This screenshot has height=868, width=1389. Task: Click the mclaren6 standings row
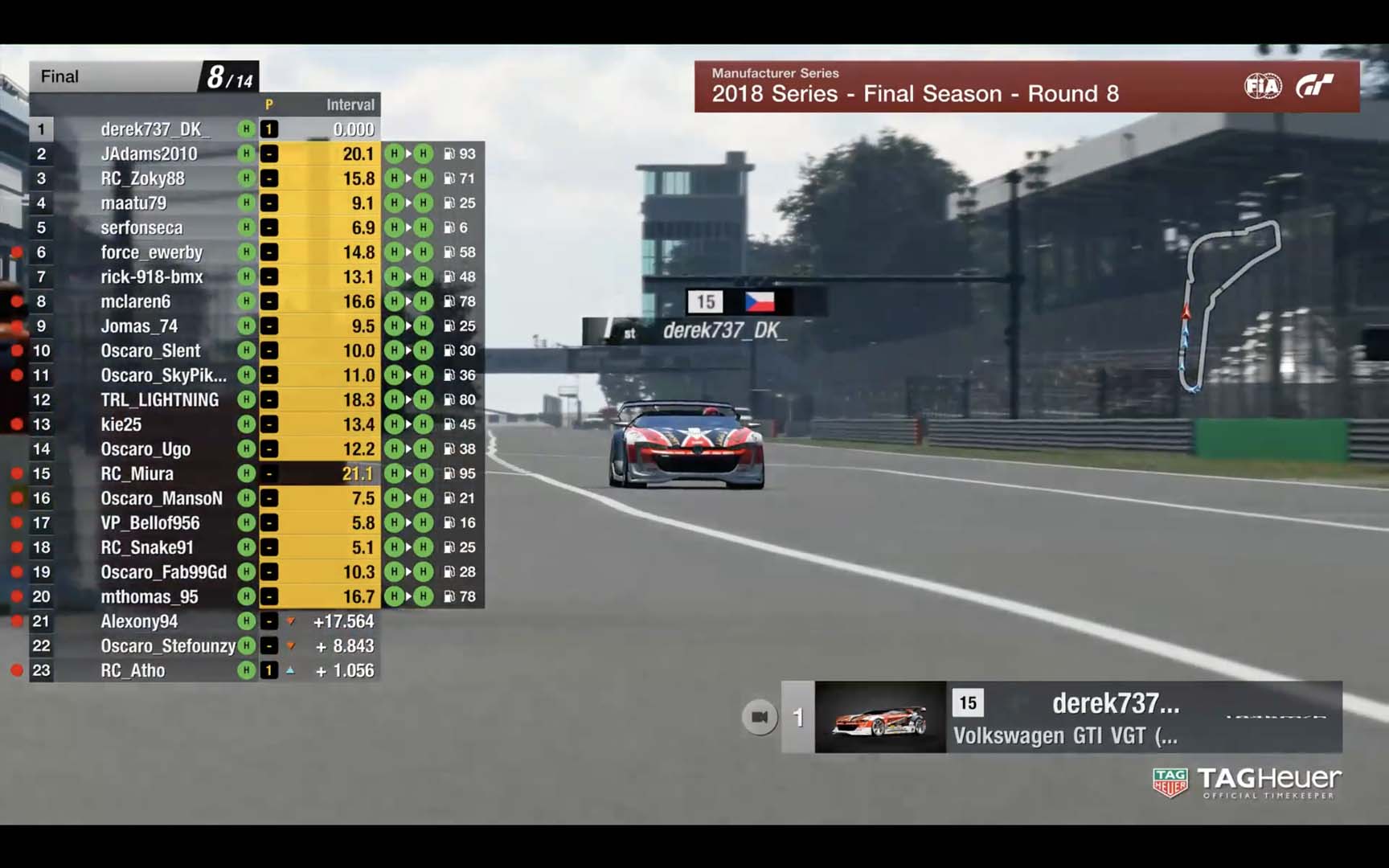click(x=135, y=301)
